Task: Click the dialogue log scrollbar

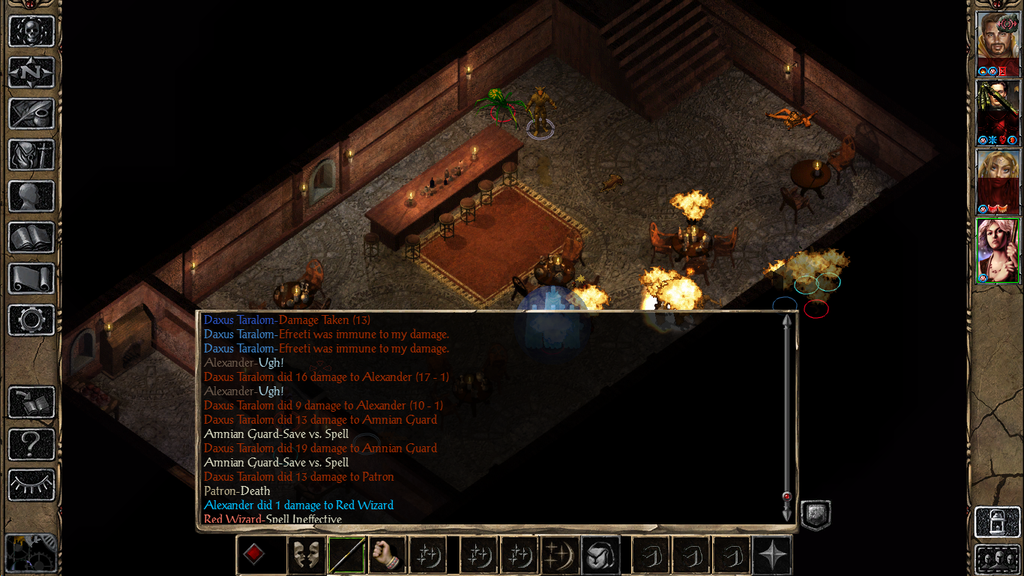Action: [787, 410]
